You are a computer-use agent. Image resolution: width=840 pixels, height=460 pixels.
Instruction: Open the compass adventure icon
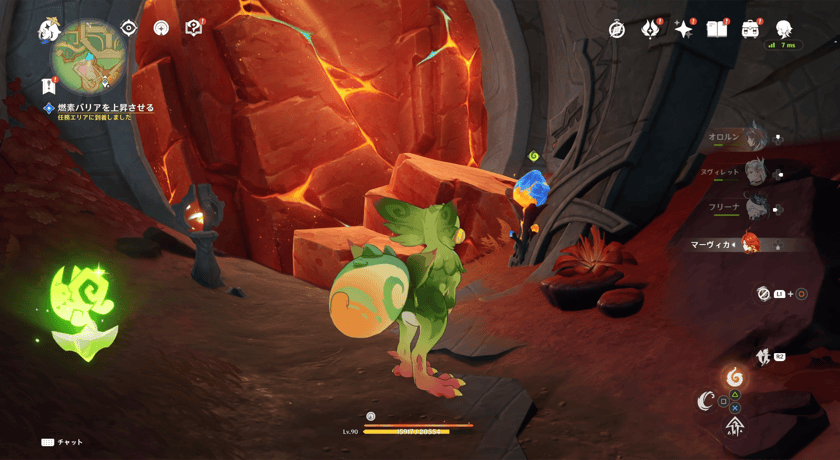(x=617, y=30)
